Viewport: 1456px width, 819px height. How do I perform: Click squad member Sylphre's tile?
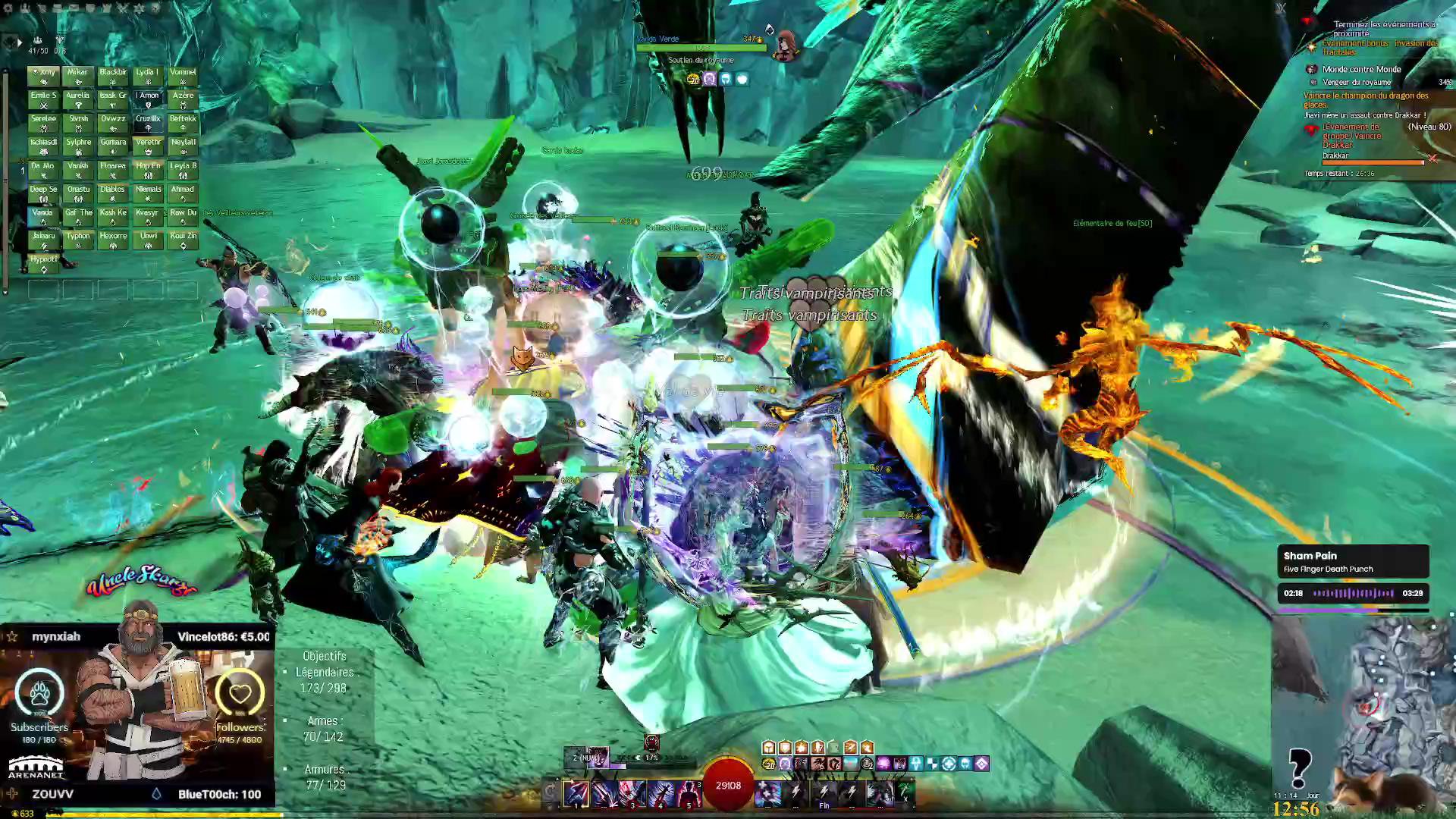78,146
